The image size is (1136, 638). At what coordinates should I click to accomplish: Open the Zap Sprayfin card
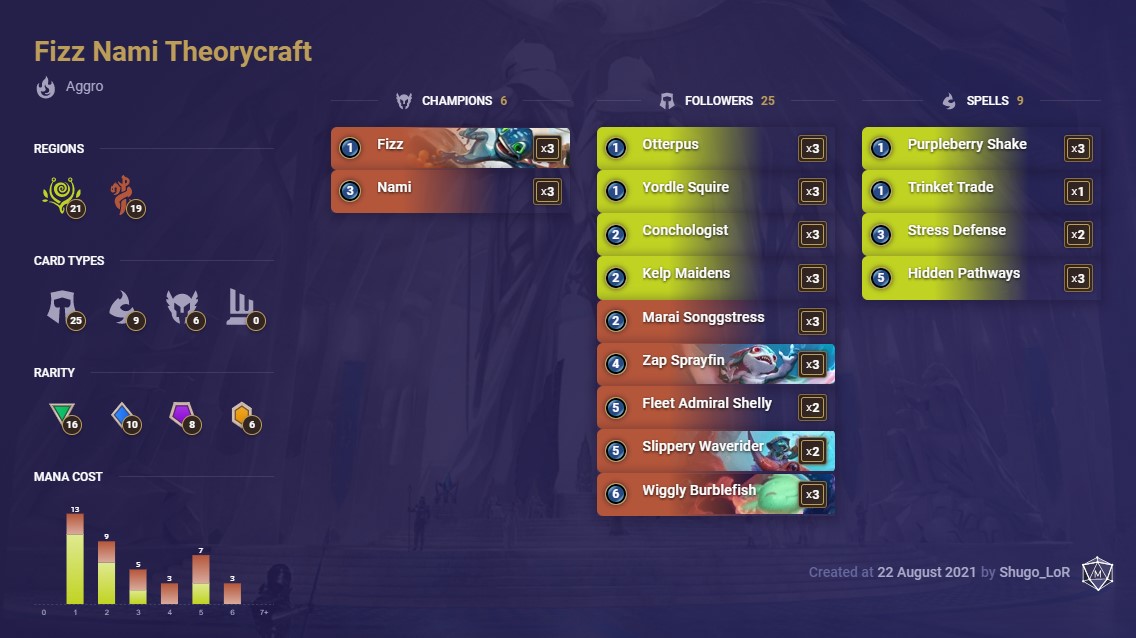point(715,363)
